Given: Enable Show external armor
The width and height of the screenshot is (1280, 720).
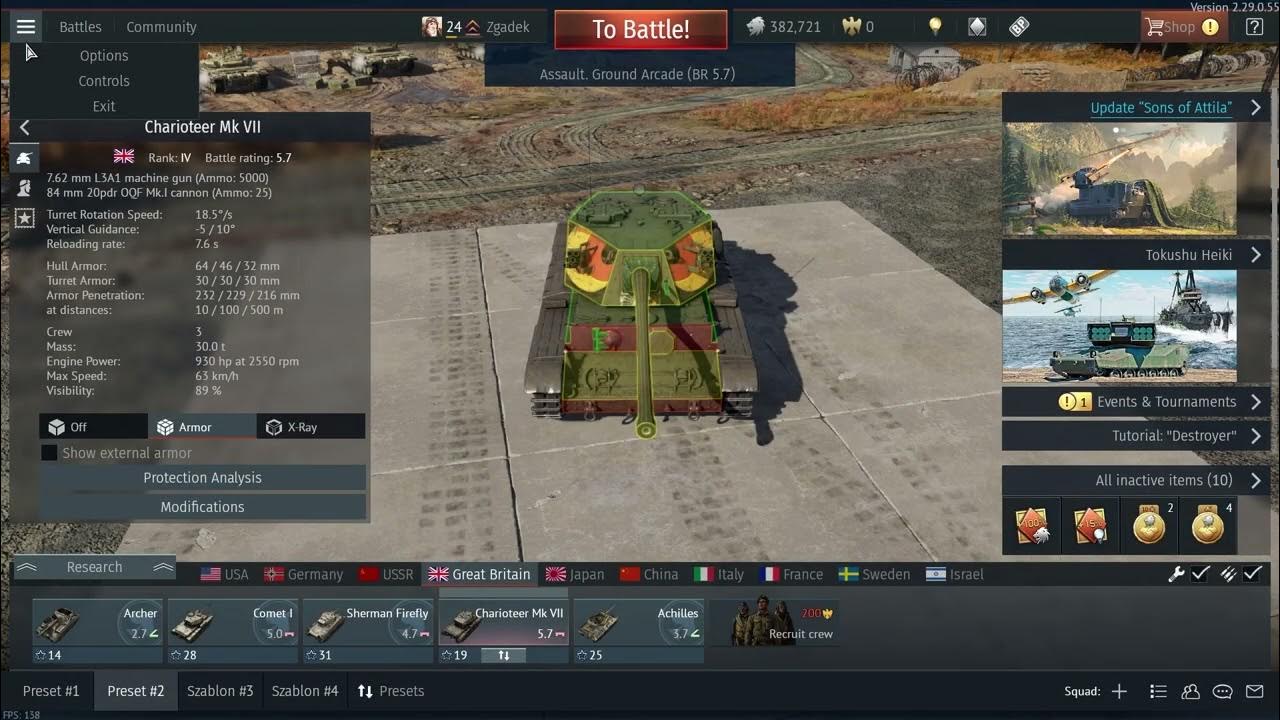Looking at the screenshot, I should coord(49,452).
